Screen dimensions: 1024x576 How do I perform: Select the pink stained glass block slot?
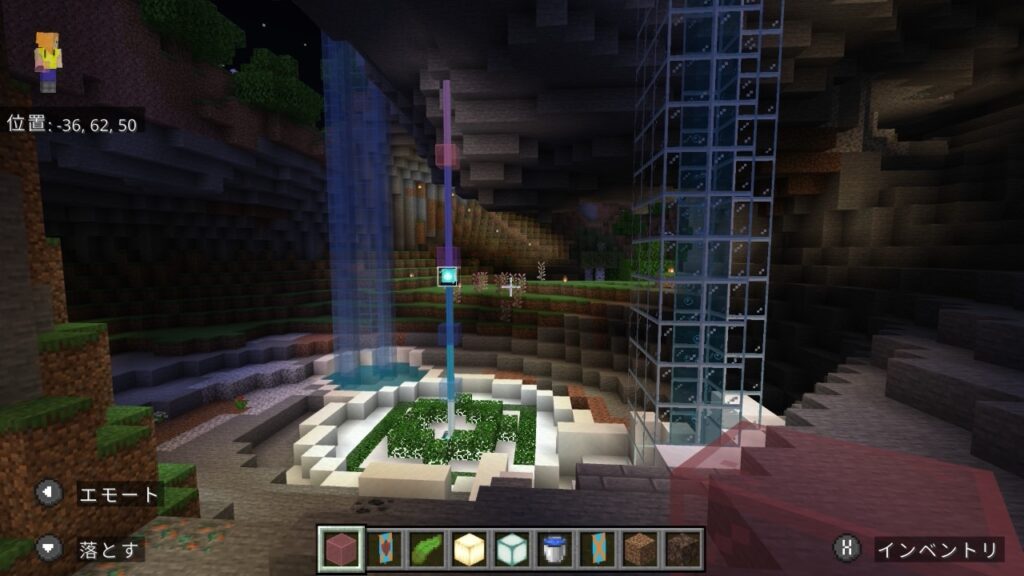click(339, 548)
